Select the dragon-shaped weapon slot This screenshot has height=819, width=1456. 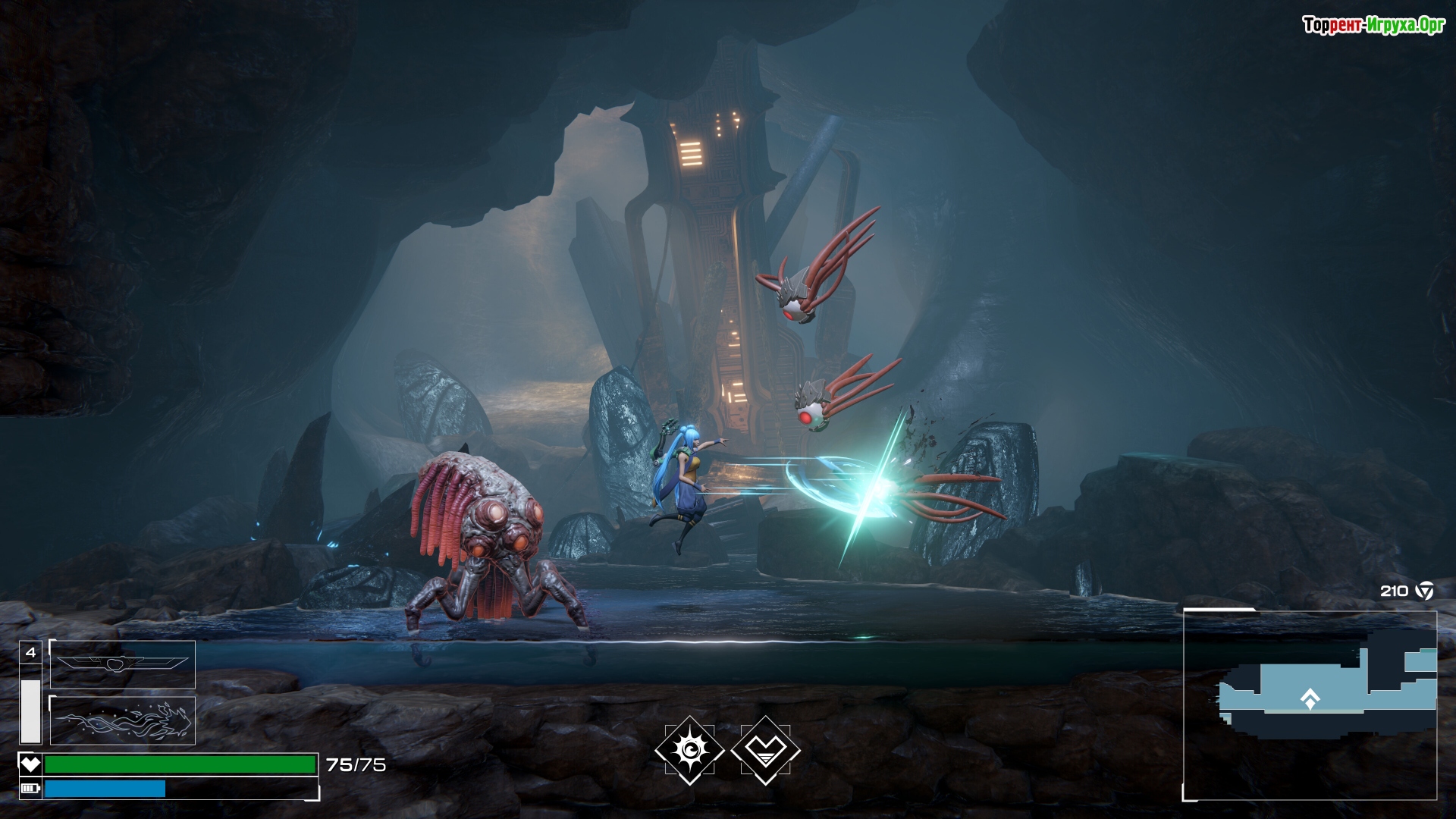pos(123,720)
